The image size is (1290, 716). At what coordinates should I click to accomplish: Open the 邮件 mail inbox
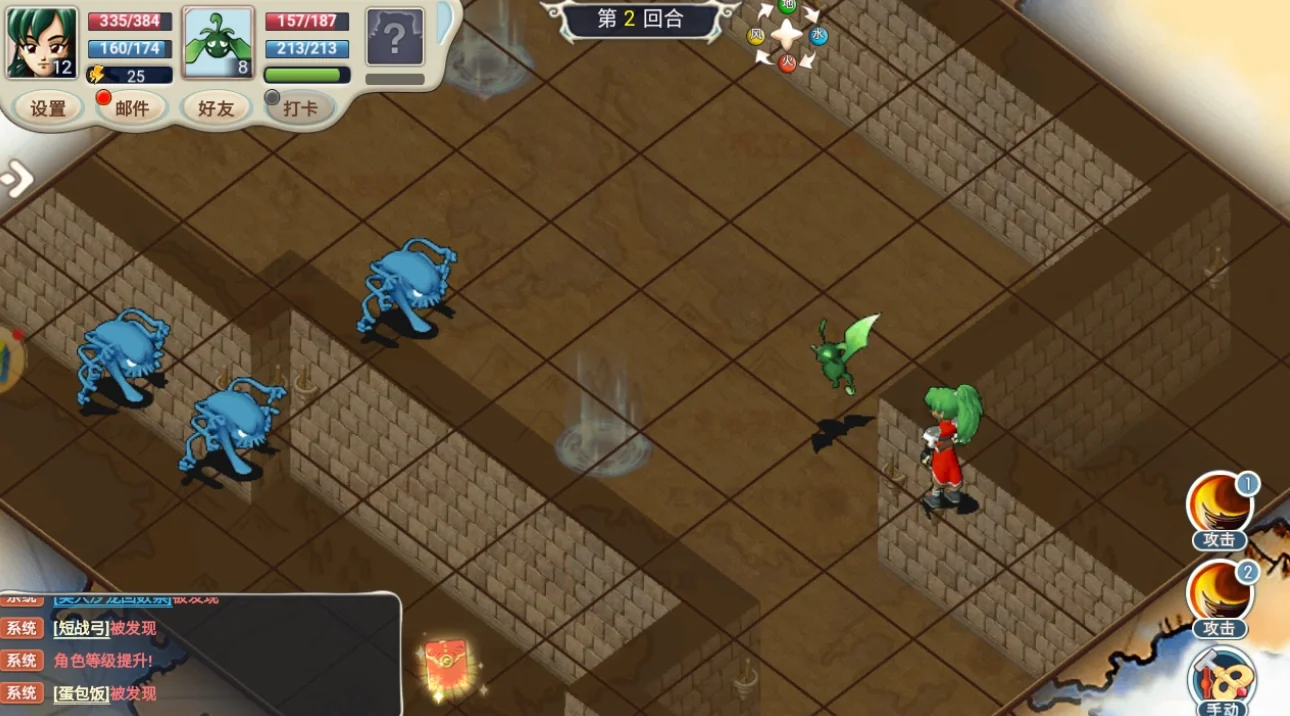click(x=132, y=108)
